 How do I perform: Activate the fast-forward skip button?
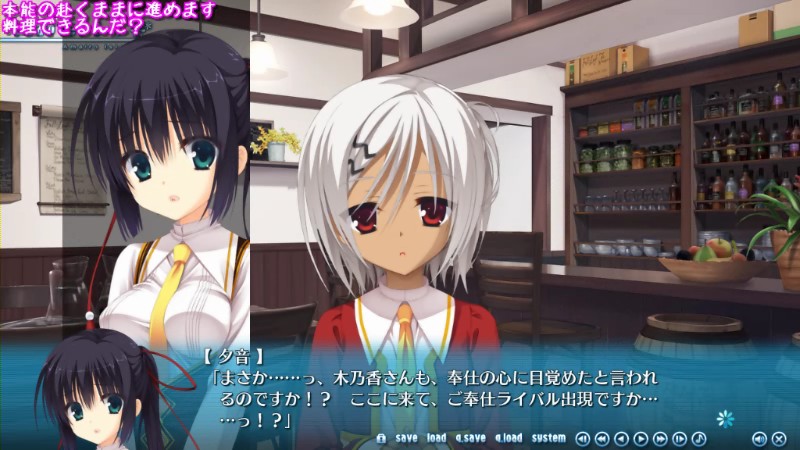point(660,438)
